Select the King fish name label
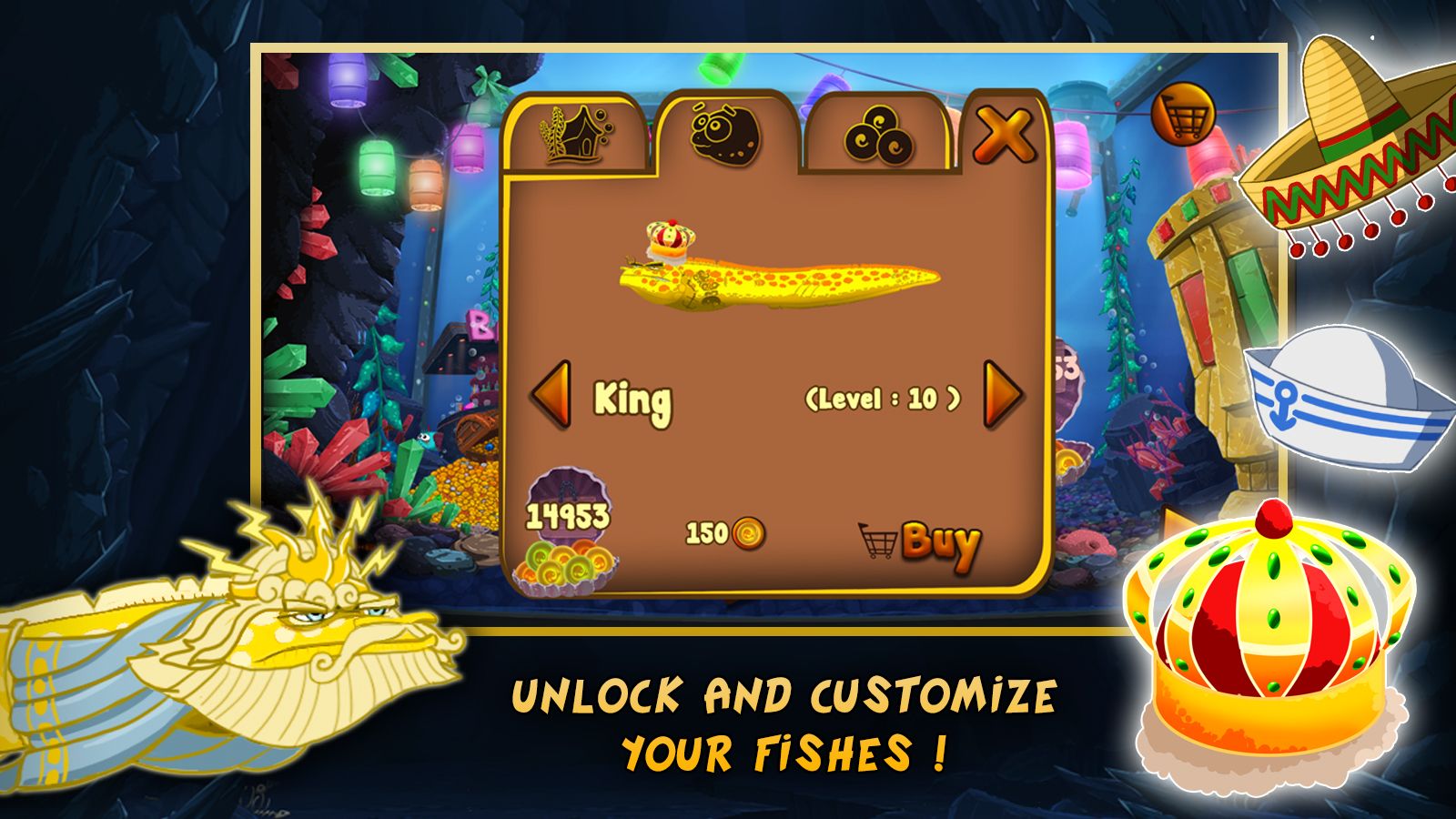Screen dimensions: 1456x819 click(x=632, y=397)
